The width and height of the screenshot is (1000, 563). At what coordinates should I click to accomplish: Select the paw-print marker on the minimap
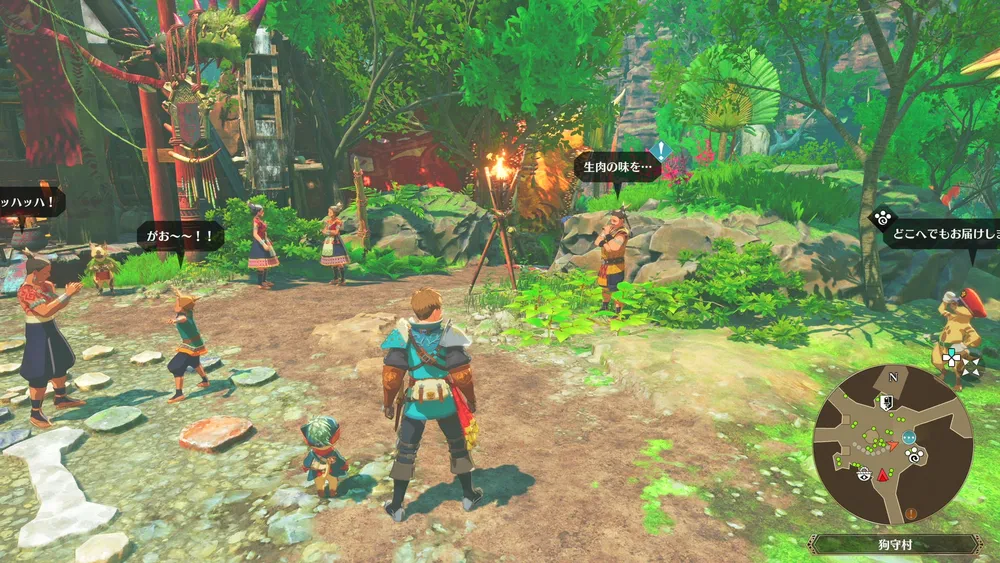(x=914, y=456)
